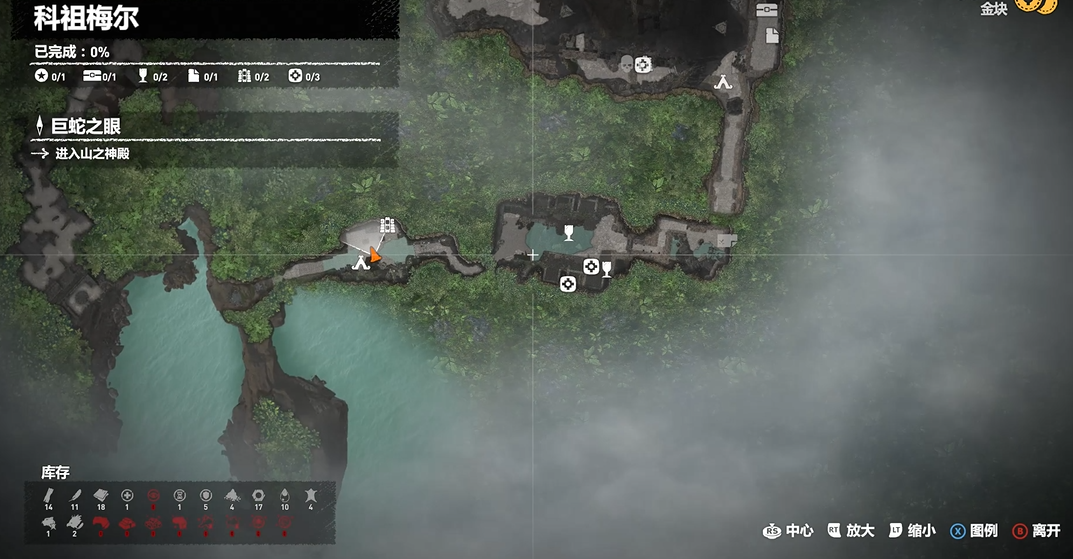Select the goblet marker next to a crosshair
This screenshot has width=1073, height=559.
pyautogui.click(x=606, y=268)
